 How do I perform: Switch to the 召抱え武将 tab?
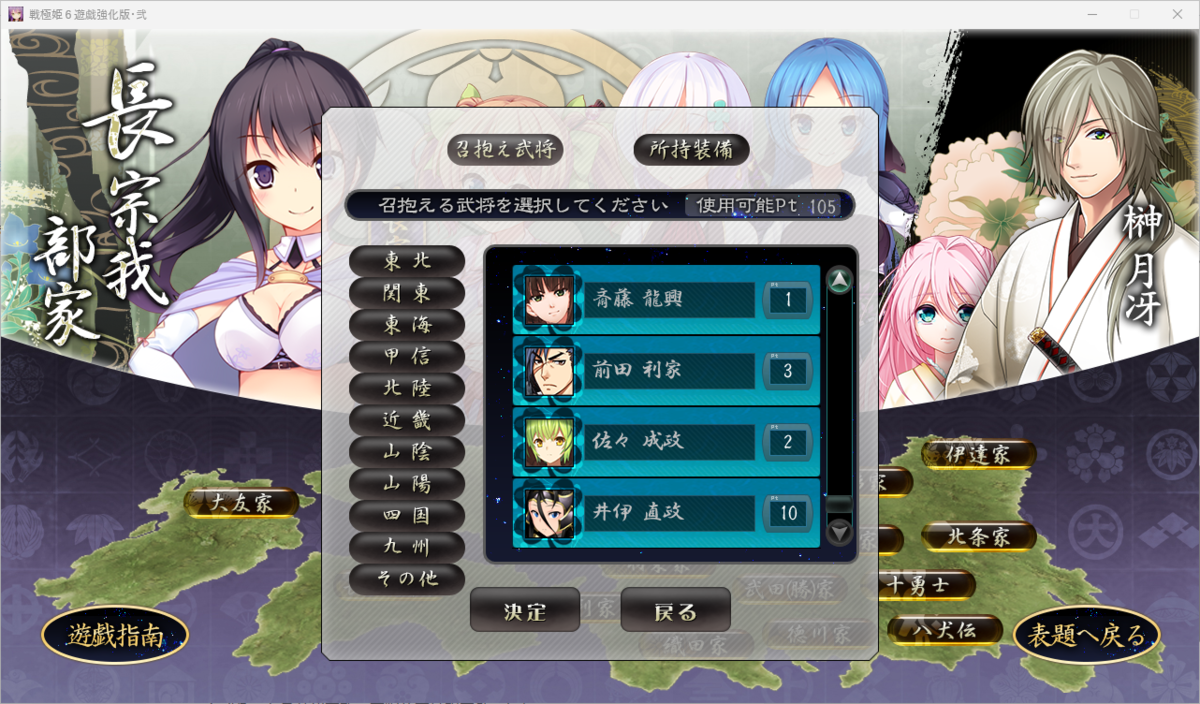tap(504, 149)
